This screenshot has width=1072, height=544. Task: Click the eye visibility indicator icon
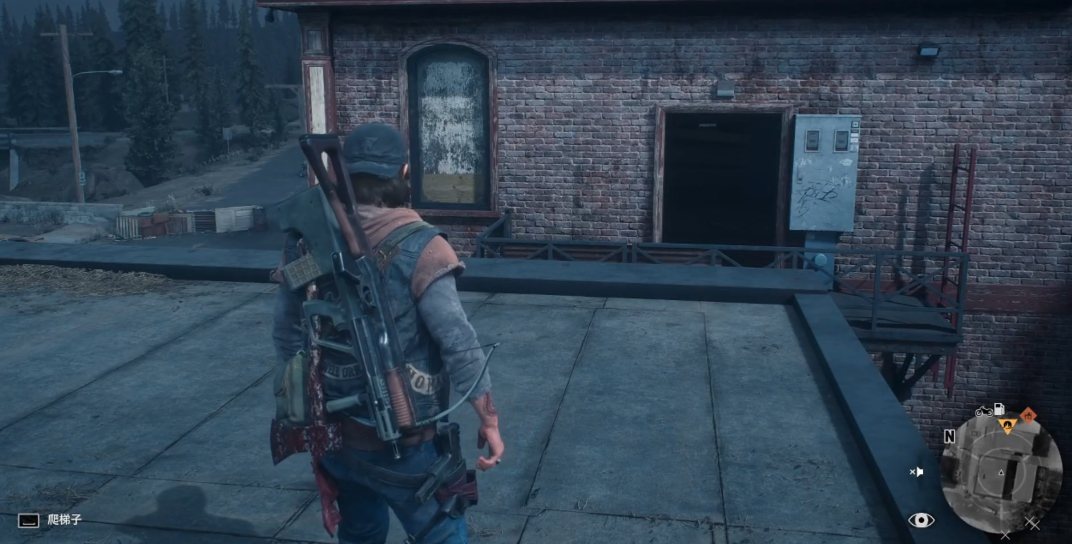tap(921, 520)
